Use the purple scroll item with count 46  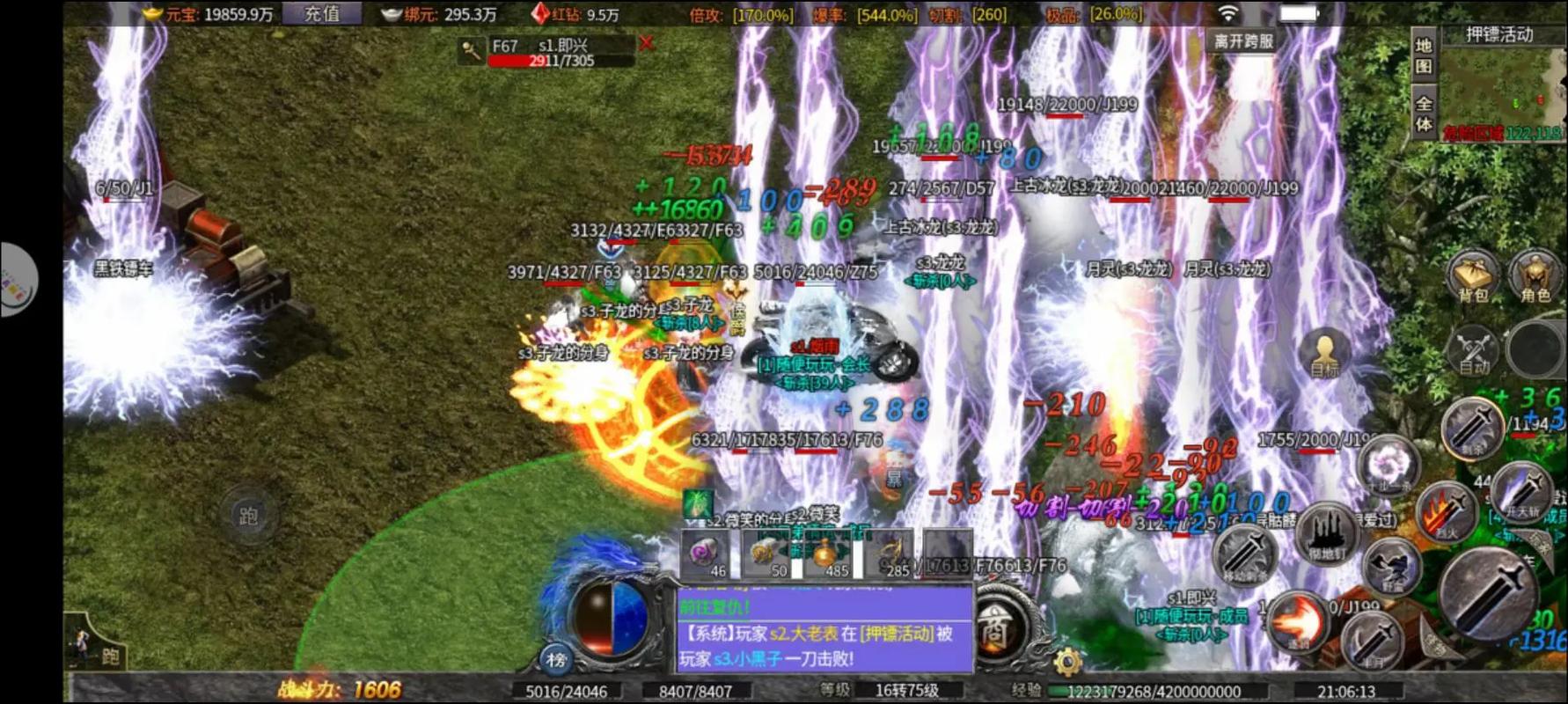click(707, 556)
